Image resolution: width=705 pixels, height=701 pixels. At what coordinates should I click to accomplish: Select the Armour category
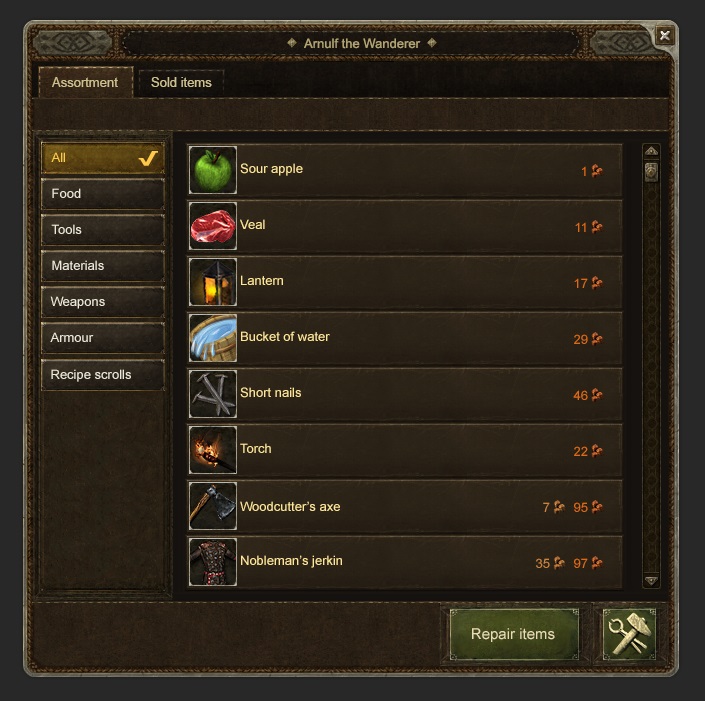click(102, 338)
